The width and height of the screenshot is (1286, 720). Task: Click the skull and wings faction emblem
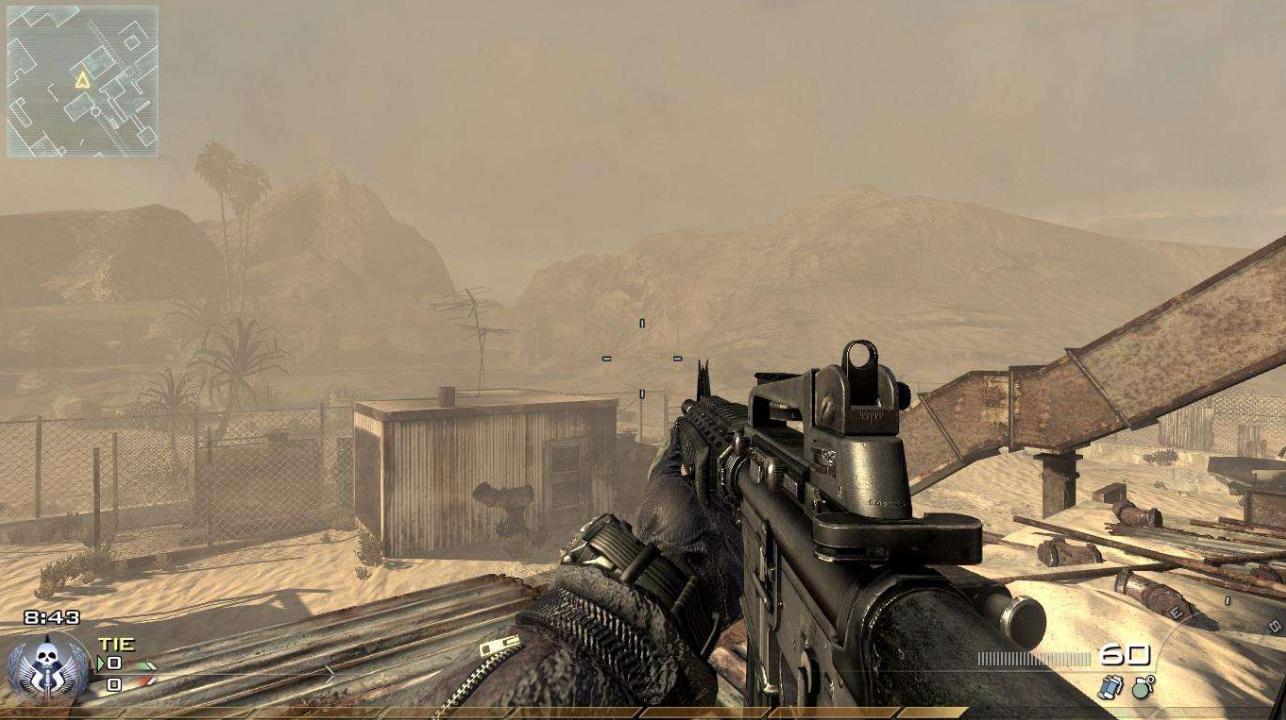[47, 665]
